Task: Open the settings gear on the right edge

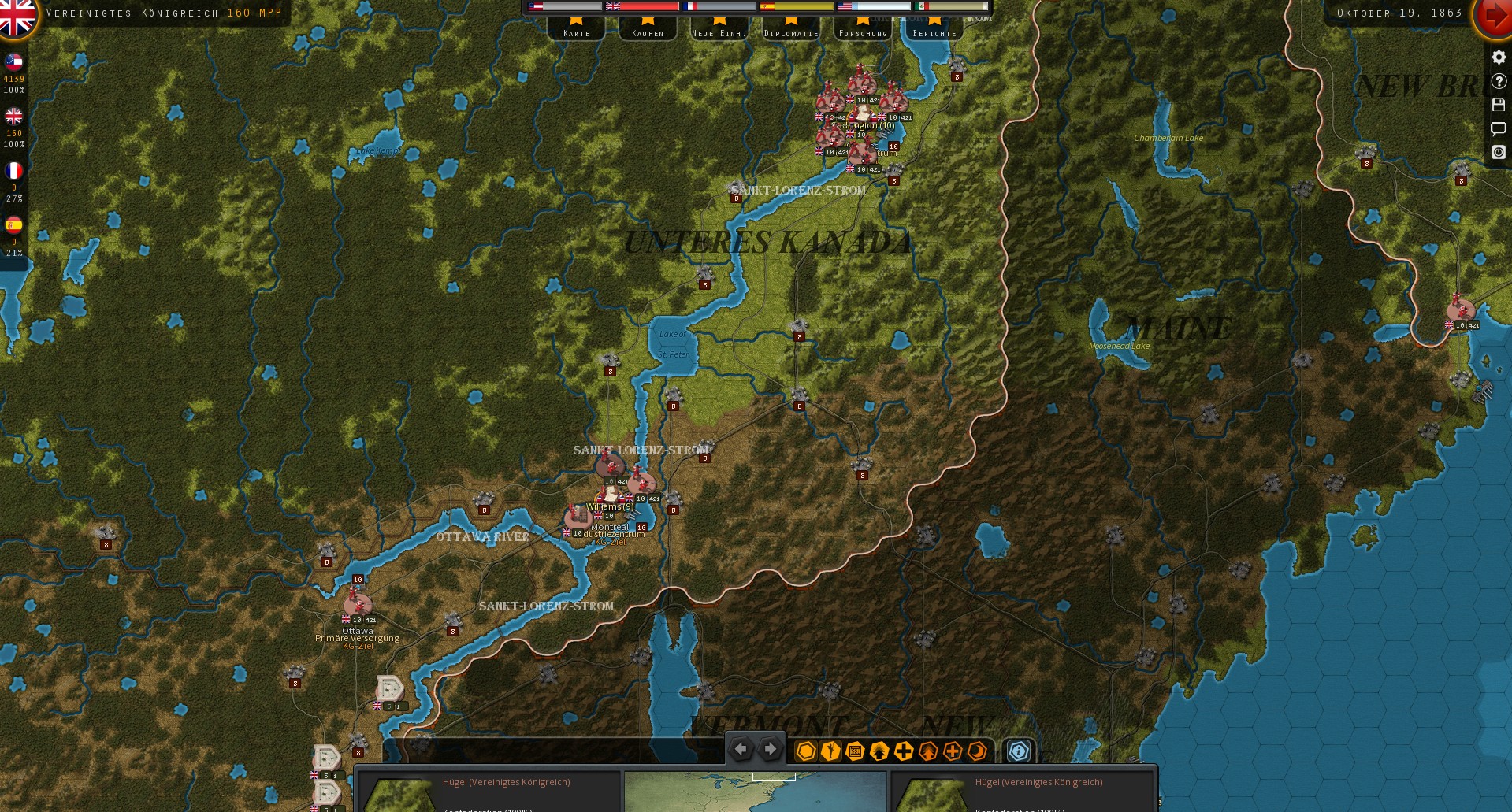Action: click(1498, 57)
